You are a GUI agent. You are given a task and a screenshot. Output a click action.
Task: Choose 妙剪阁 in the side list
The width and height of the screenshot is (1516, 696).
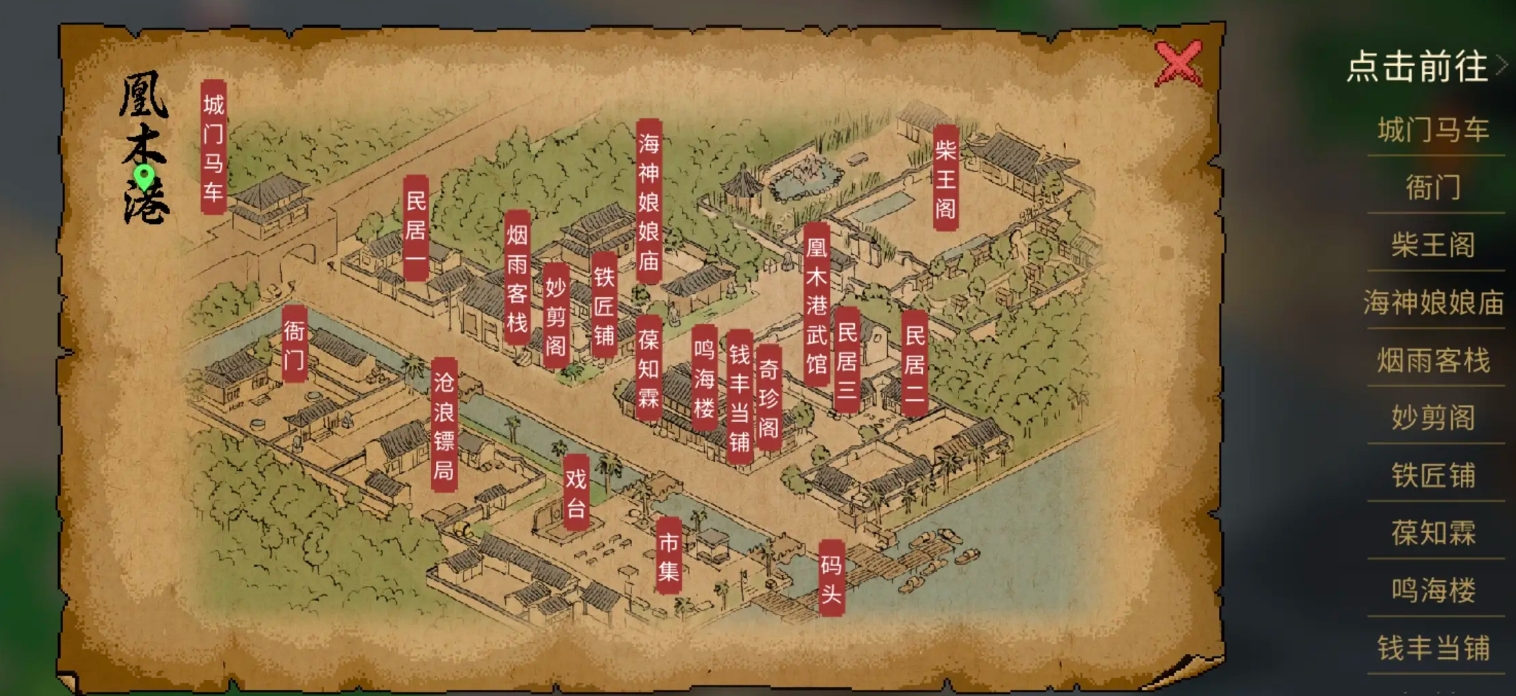[1434, 418]
